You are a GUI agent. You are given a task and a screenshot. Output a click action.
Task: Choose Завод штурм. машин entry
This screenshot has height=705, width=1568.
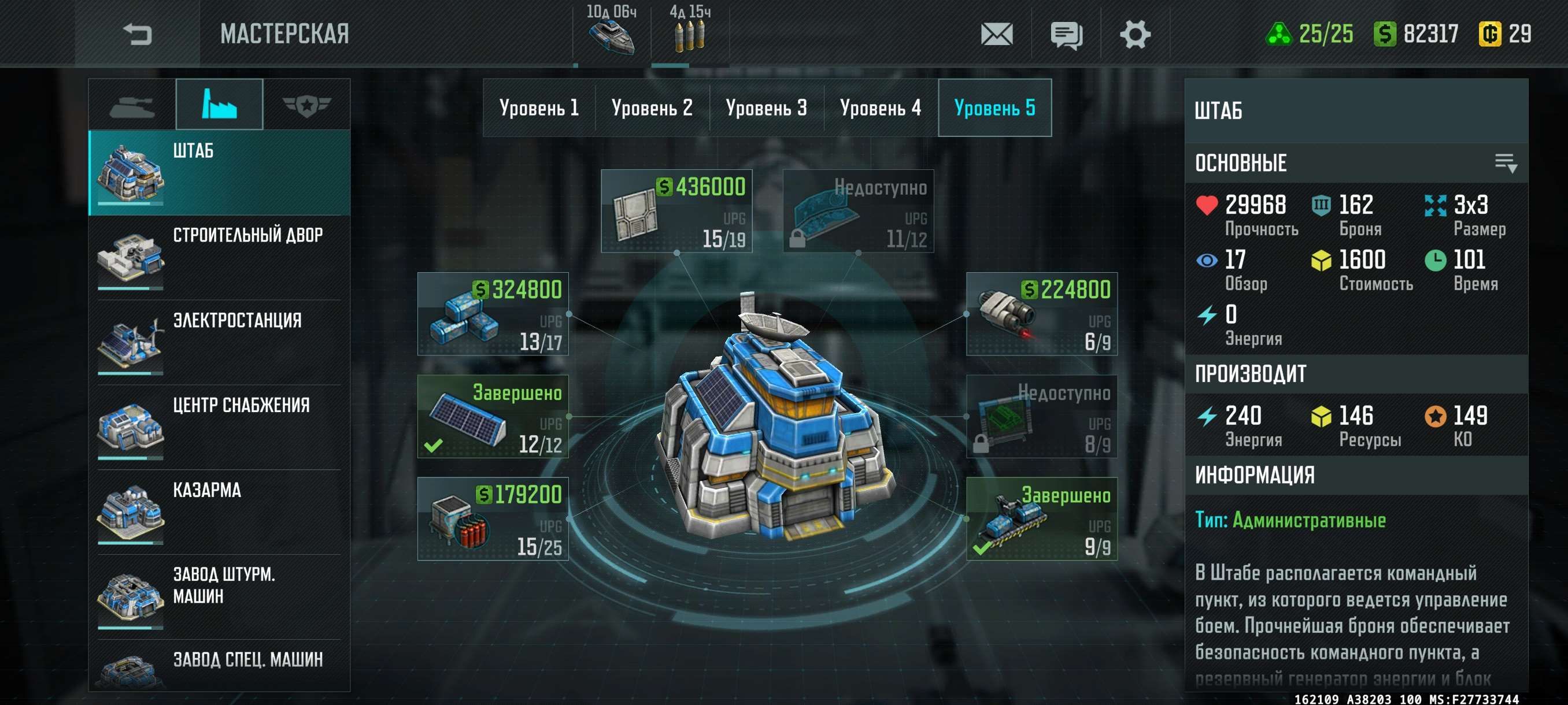219,596
